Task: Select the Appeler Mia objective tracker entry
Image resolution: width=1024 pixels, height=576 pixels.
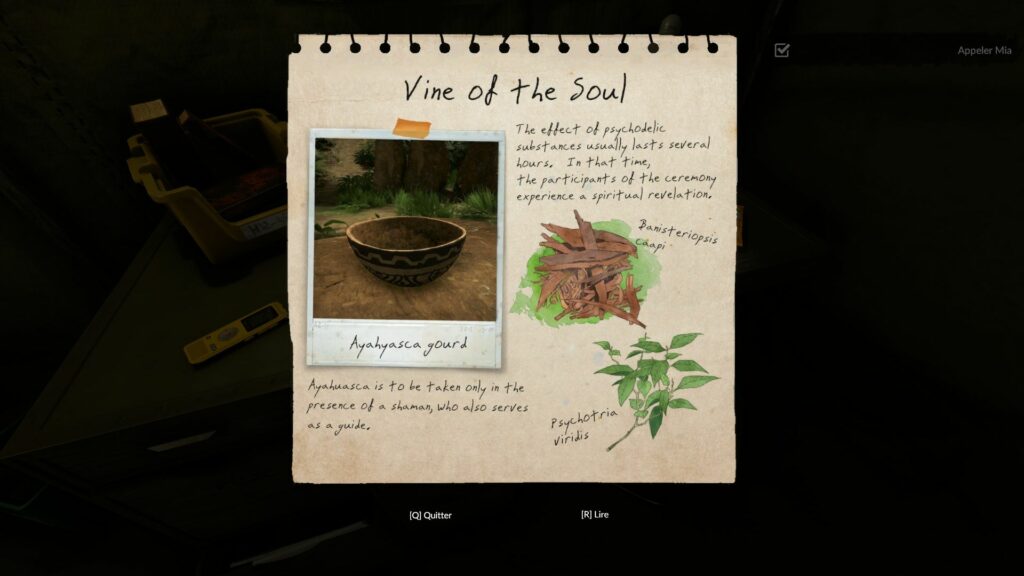Action: coord(984,50)
